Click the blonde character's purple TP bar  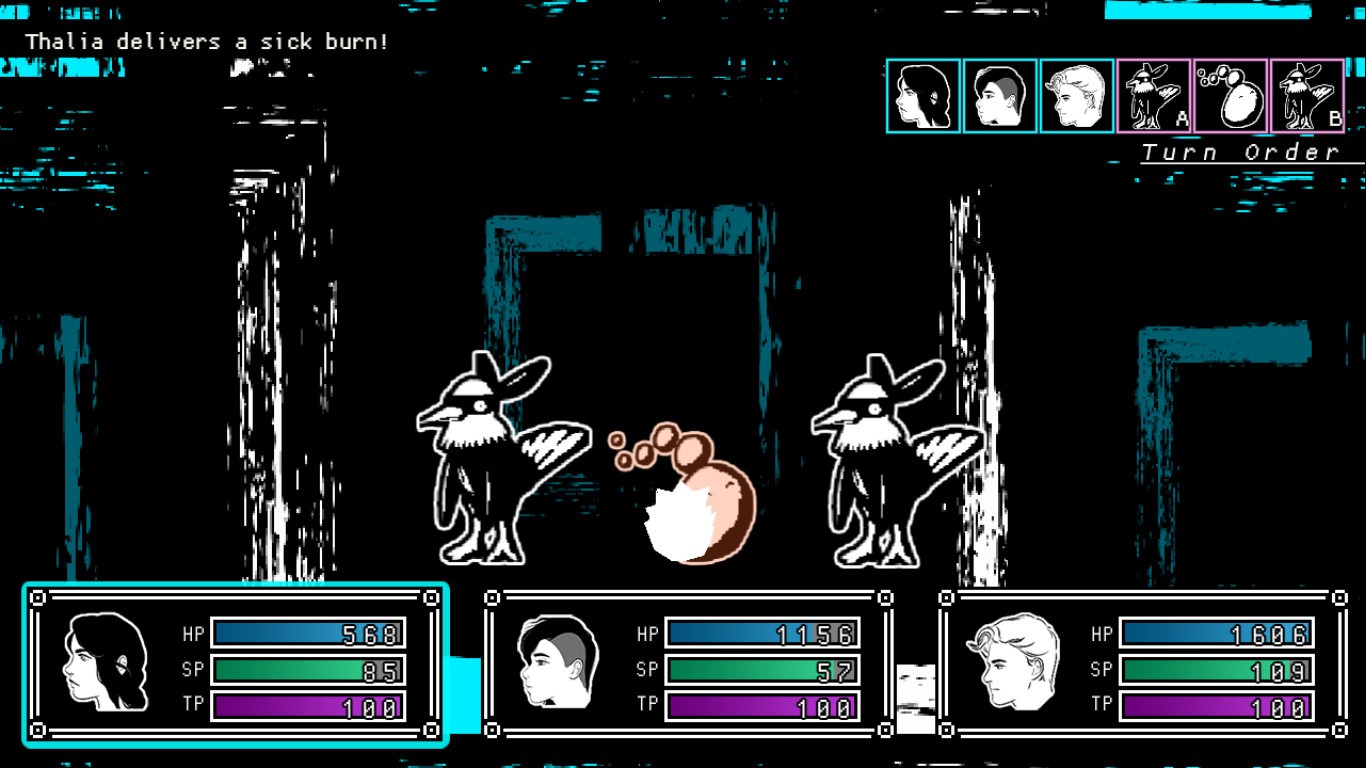(x=1215, y=704)
